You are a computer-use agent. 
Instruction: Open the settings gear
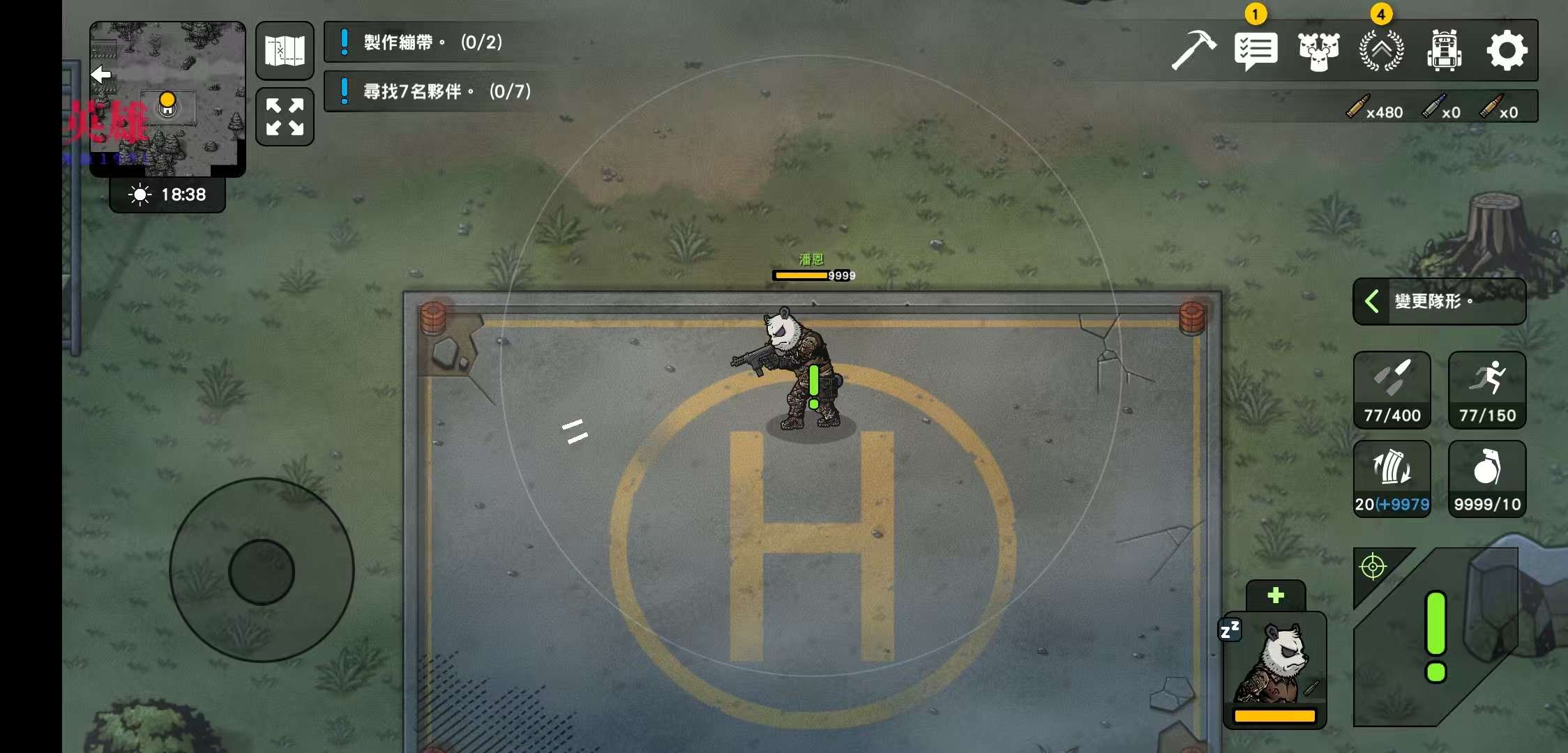click(x=1507, y=50)
